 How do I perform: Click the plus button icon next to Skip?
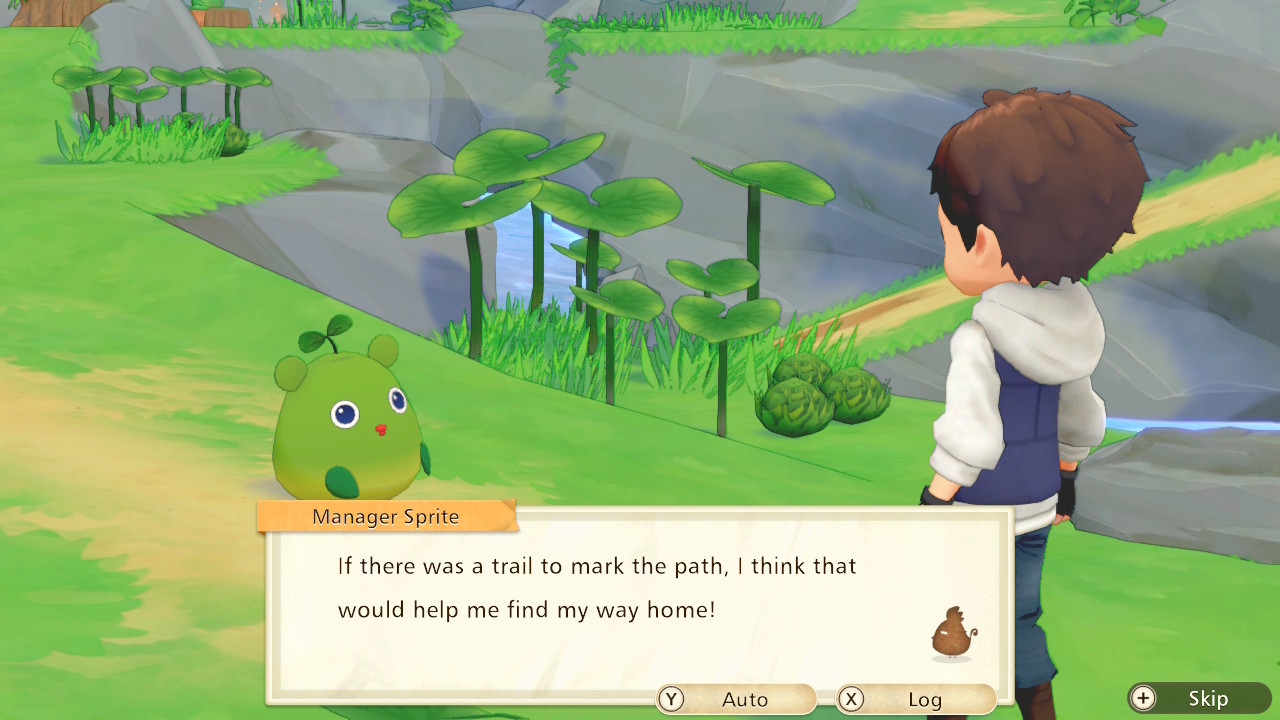click(1142, 699)
